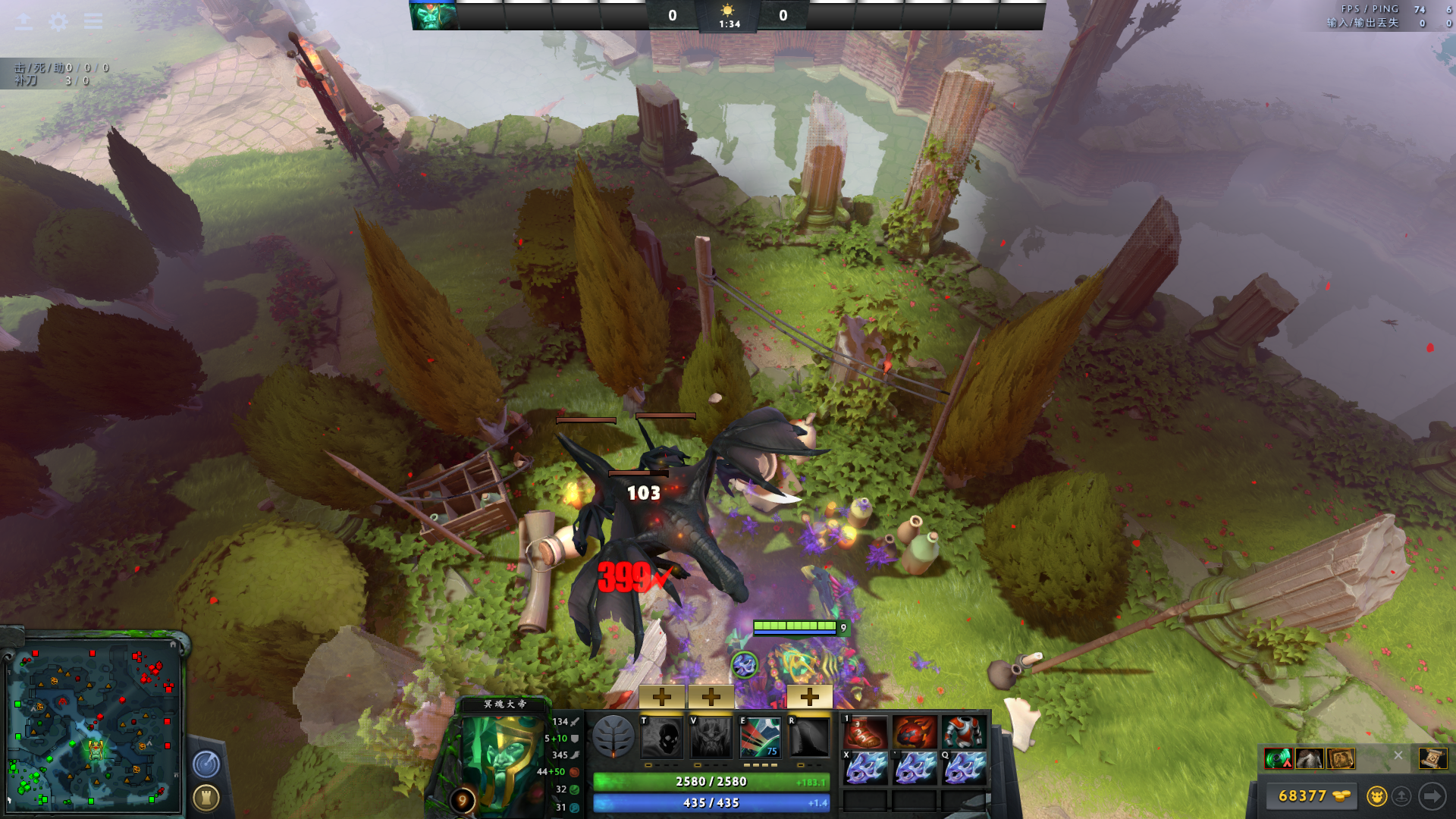Screen dimensions: 1456x819
Task: Open the gear settings menu
Action: tap(58, 21)
